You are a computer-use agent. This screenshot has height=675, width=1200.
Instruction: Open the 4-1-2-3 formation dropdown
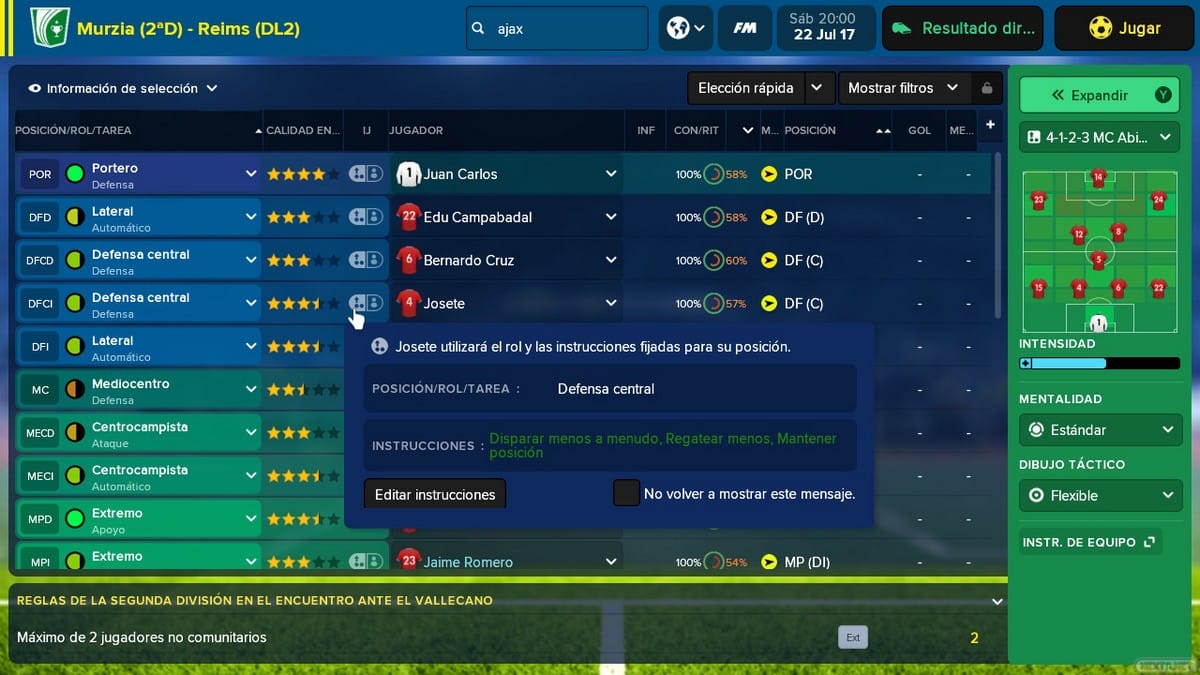1100,137
